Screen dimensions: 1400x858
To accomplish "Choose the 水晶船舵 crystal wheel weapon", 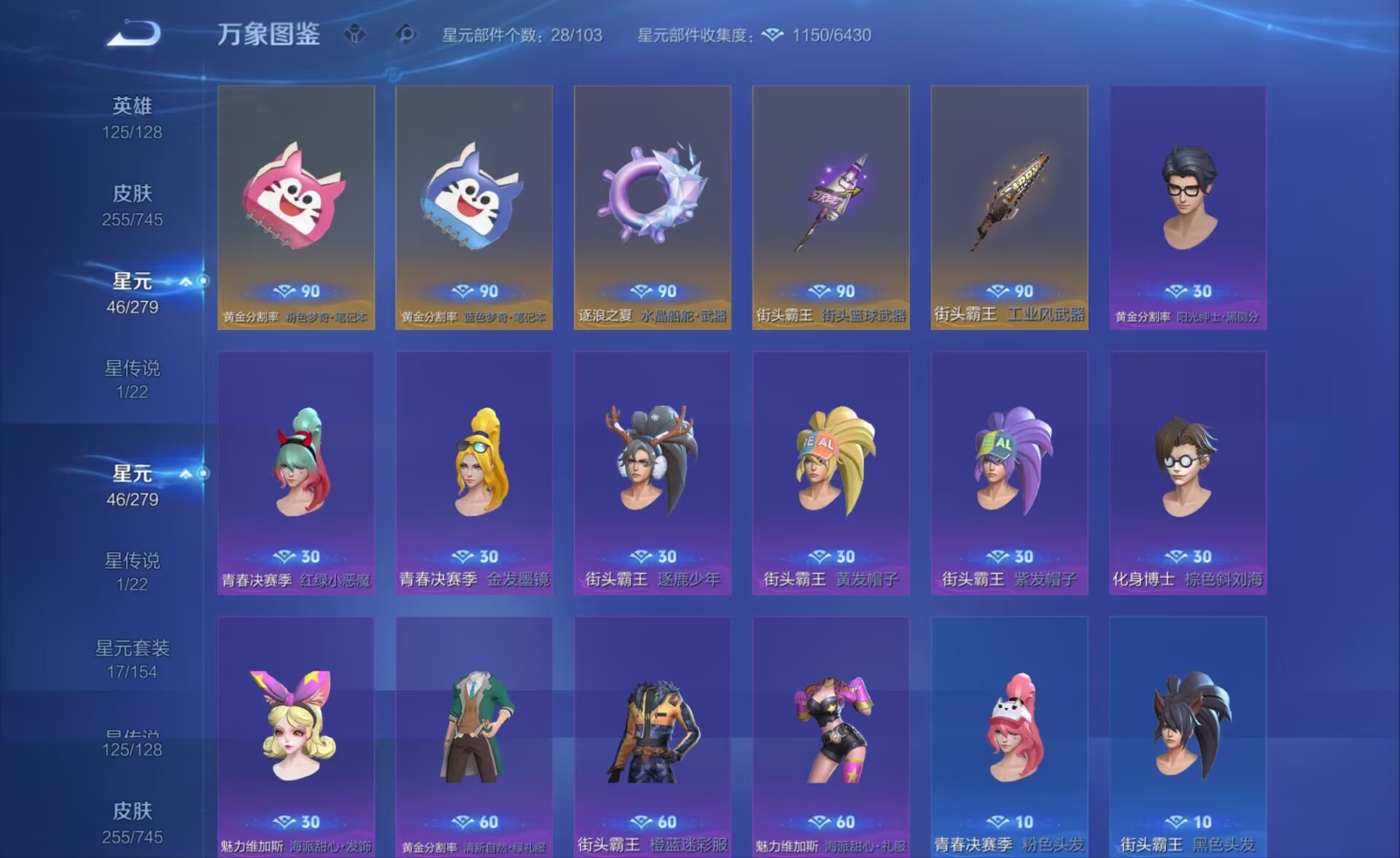I will tap(653, 207).
